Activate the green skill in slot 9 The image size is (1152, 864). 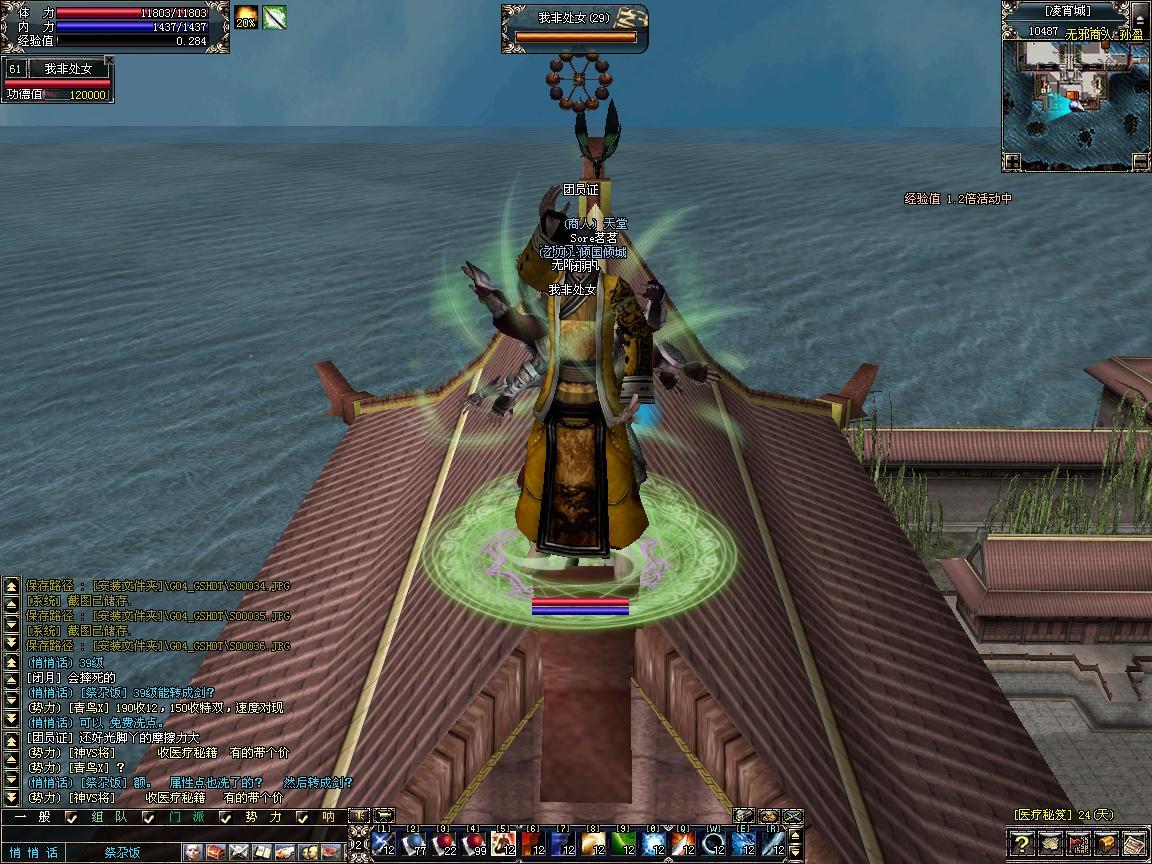click(624, 842)
